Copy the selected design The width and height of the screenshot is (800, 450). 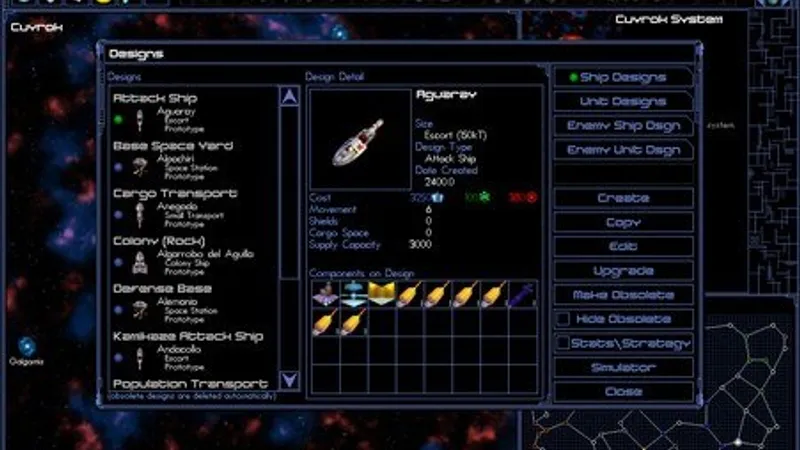click(623, 222)
